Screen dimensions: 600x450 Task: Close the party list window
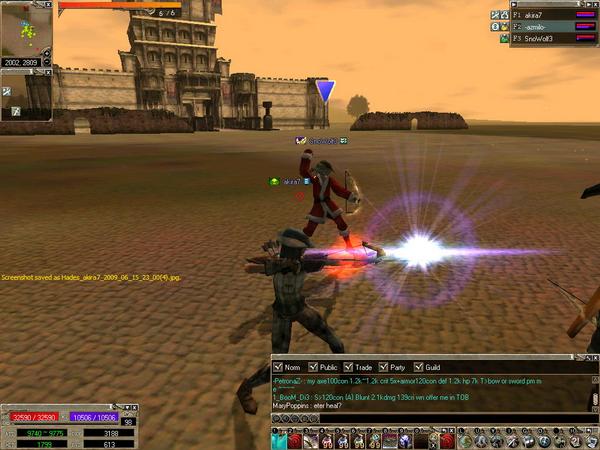(x=594, y=5)
